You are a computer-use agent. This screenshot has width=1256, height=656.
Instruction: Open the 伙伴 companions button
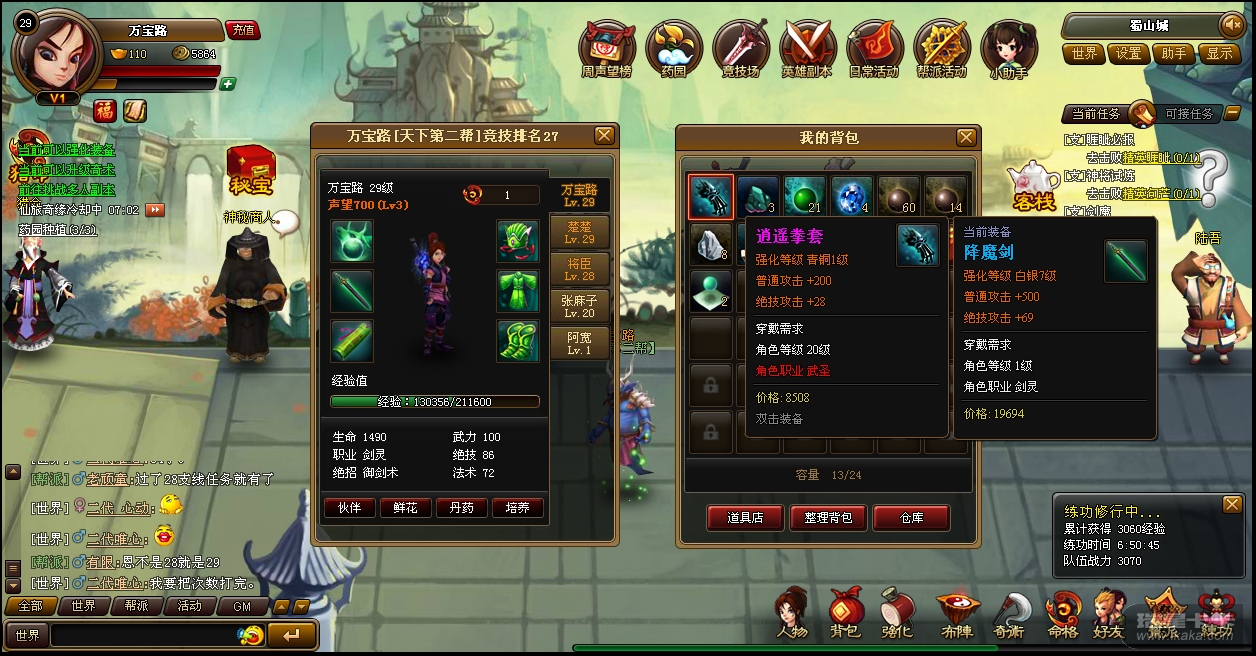point(349,508)
